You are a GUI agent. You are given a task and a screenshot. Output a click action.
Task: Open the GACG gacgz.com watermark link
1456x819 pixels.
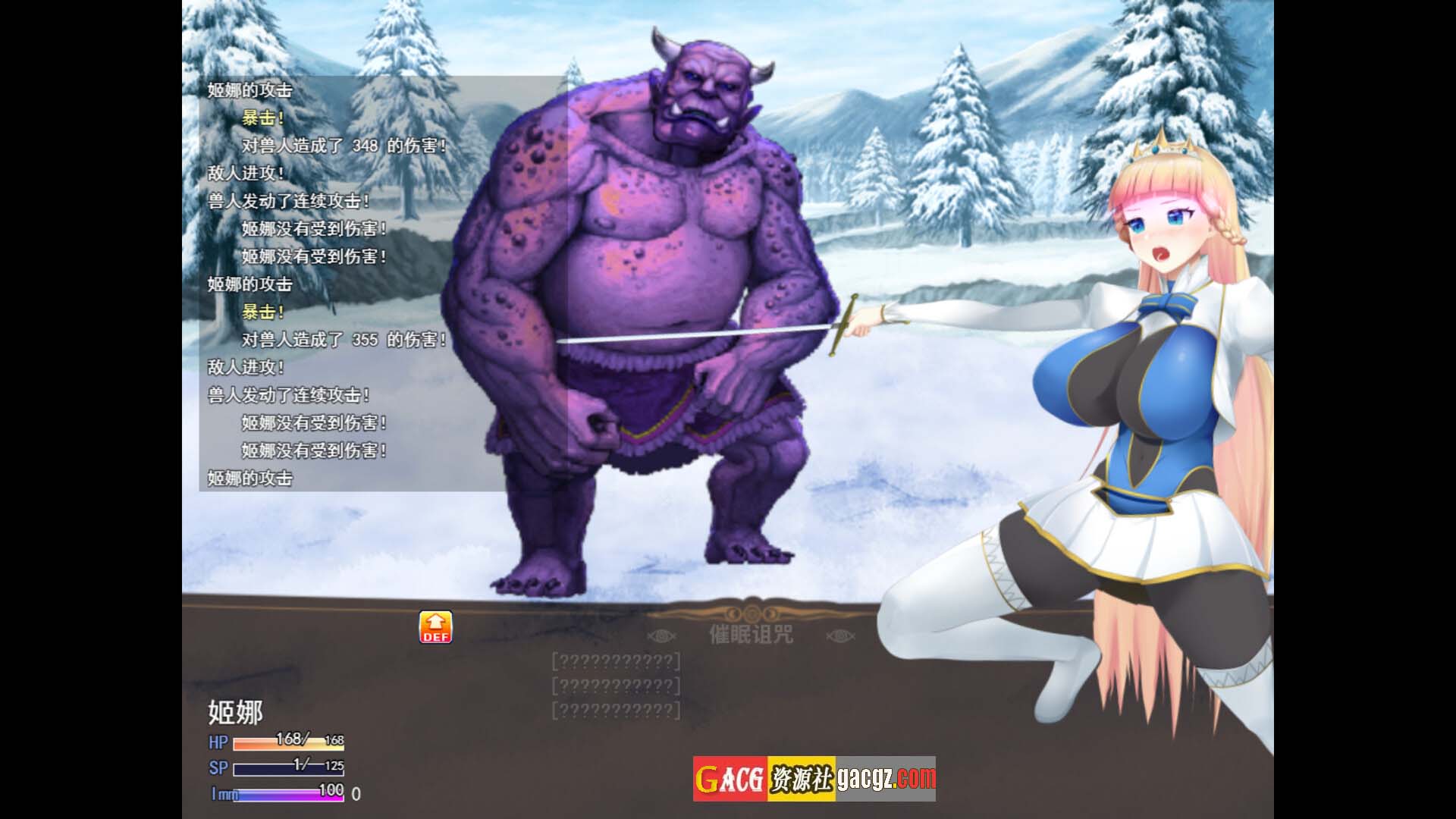(814, 778)
